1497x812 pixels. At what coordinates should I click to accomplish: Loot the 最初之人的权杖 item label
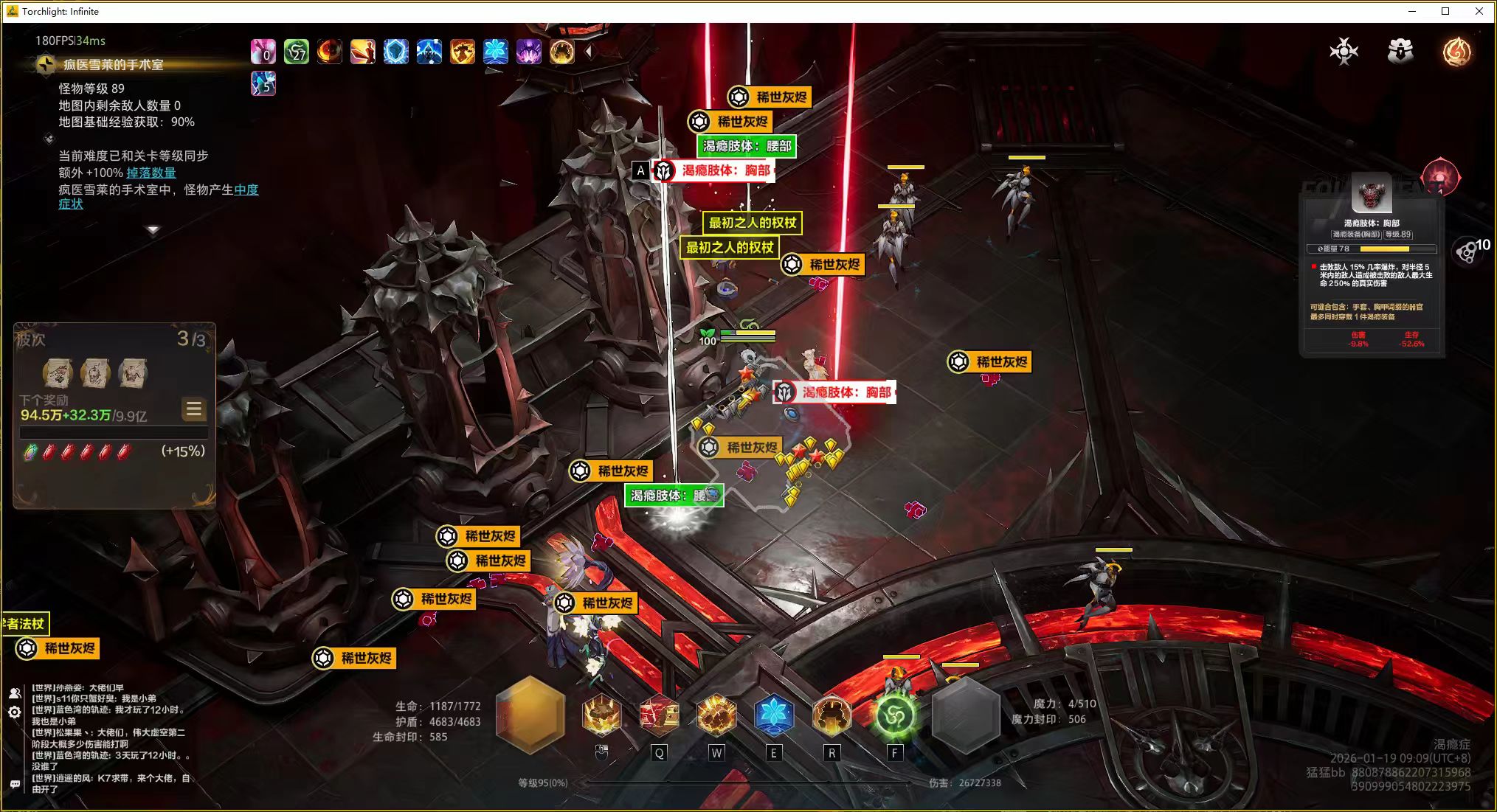click(x=752, y=223)
